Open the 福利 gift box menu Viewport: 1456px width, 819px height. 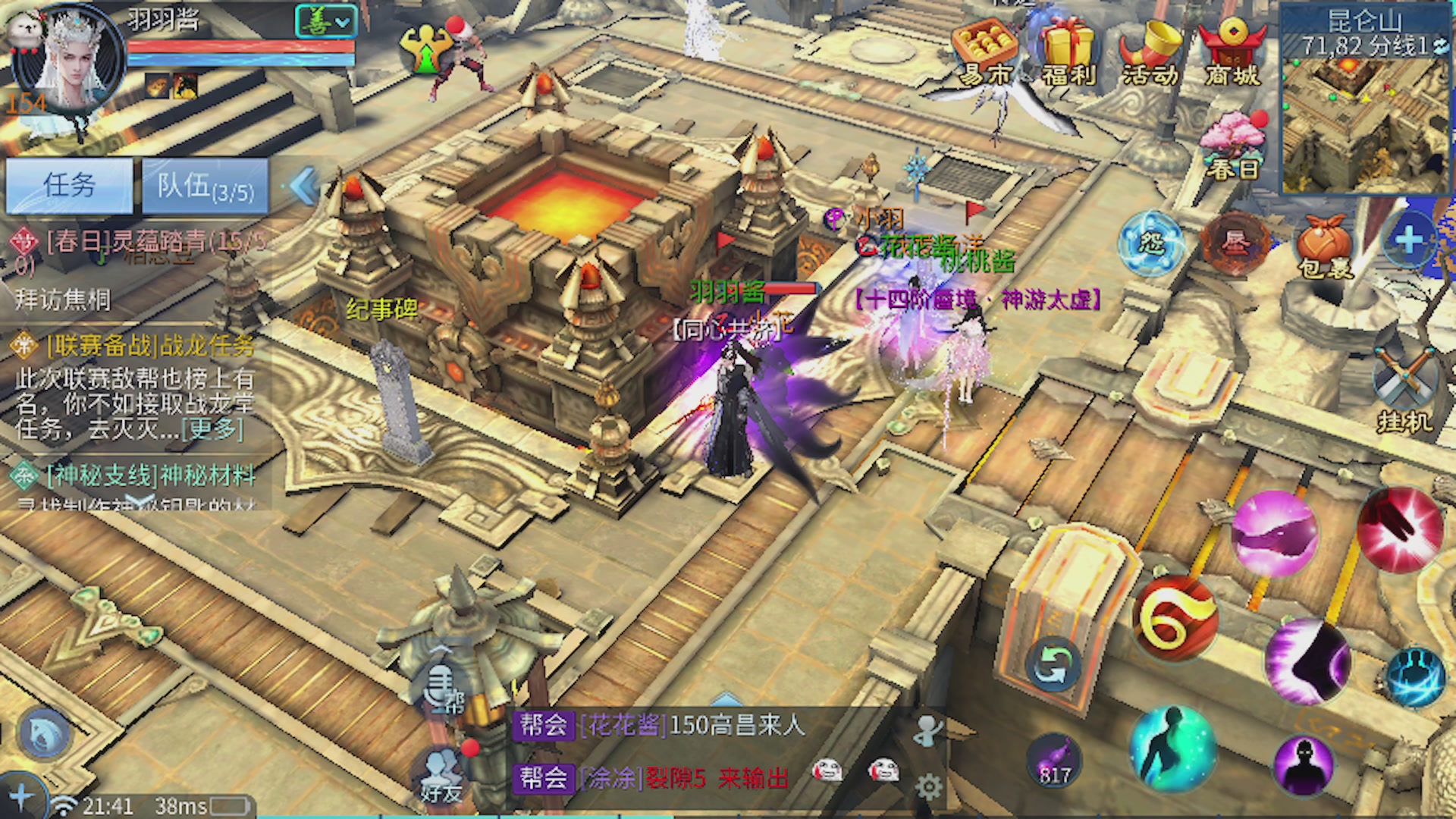(x=1068, y=52)
